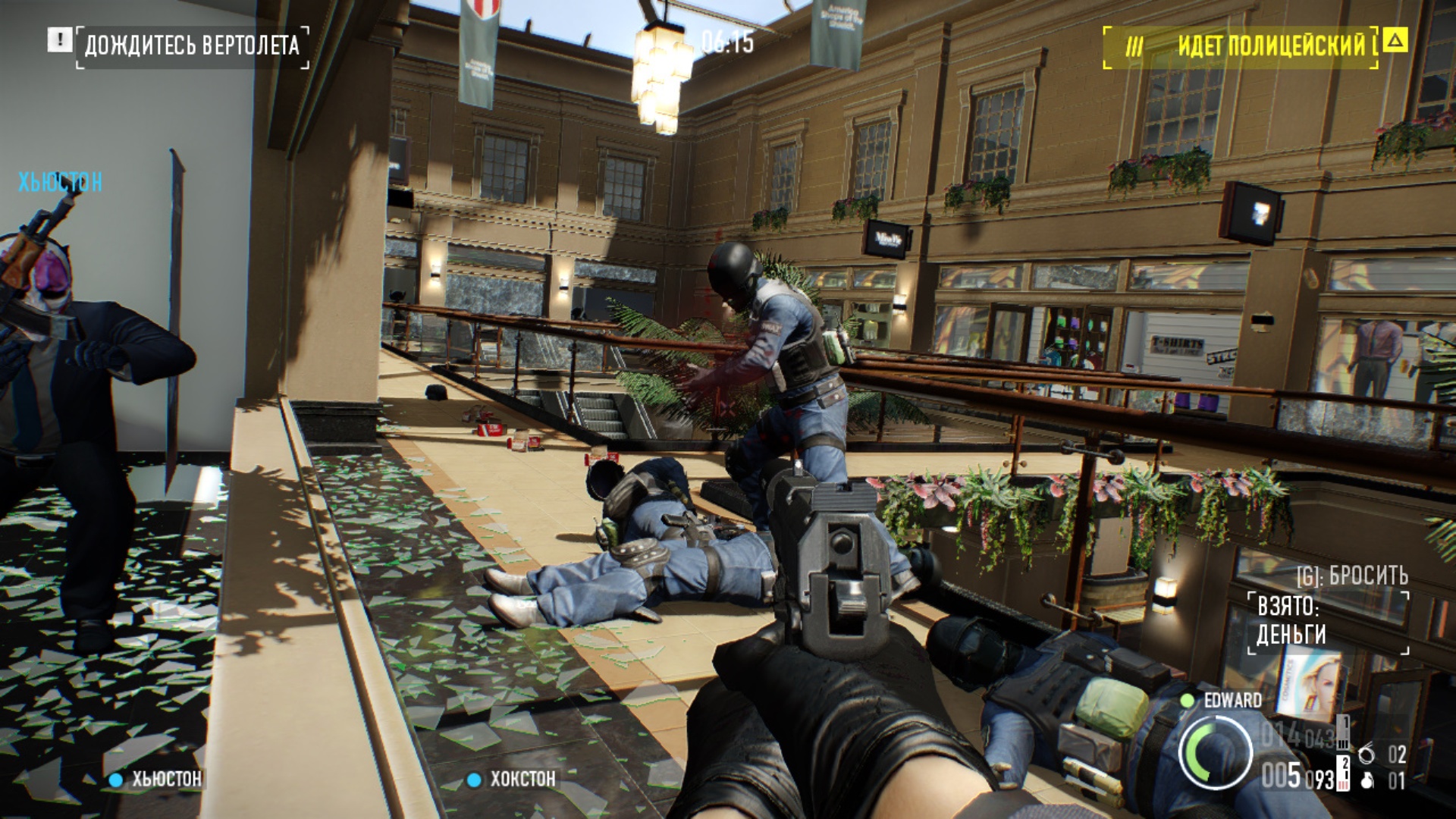Click the objective tracker 'Дождитесь вертолета'

click(x=192, y=45)
